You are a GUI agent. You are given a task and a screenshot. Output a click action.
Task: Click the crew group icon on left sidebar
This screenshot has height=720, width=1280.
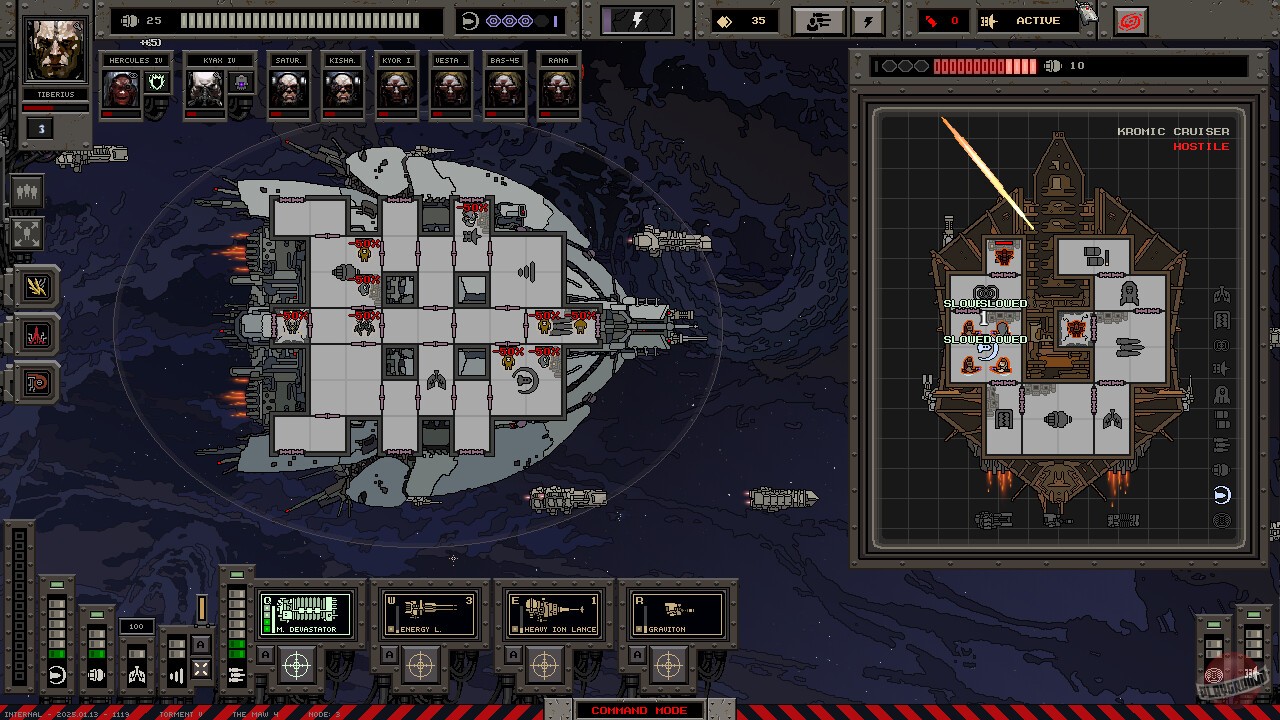tap(27, 191)
